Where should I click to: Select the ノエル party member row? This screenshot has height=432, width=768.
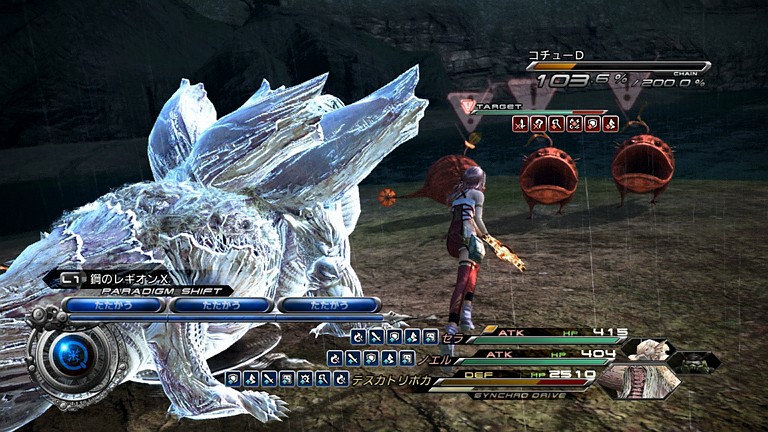click(x=530, y=355)
